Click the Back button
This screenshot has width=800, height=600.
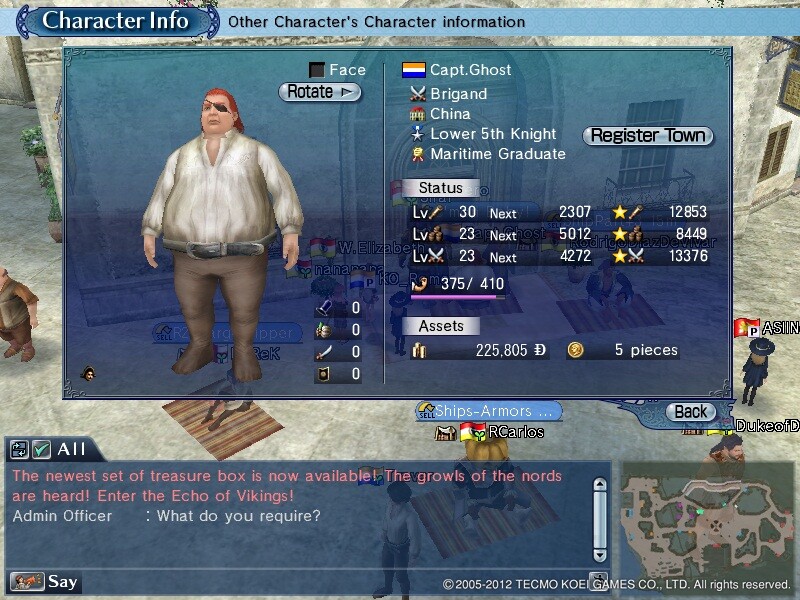(x=690, y=411)
